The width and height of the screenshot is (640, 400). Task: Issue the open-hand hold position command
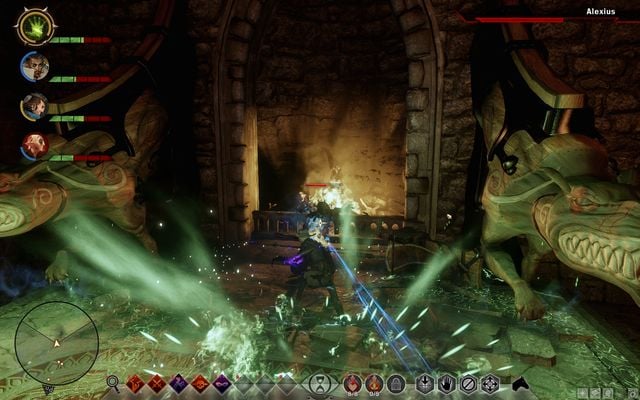(x=446, y=383)
